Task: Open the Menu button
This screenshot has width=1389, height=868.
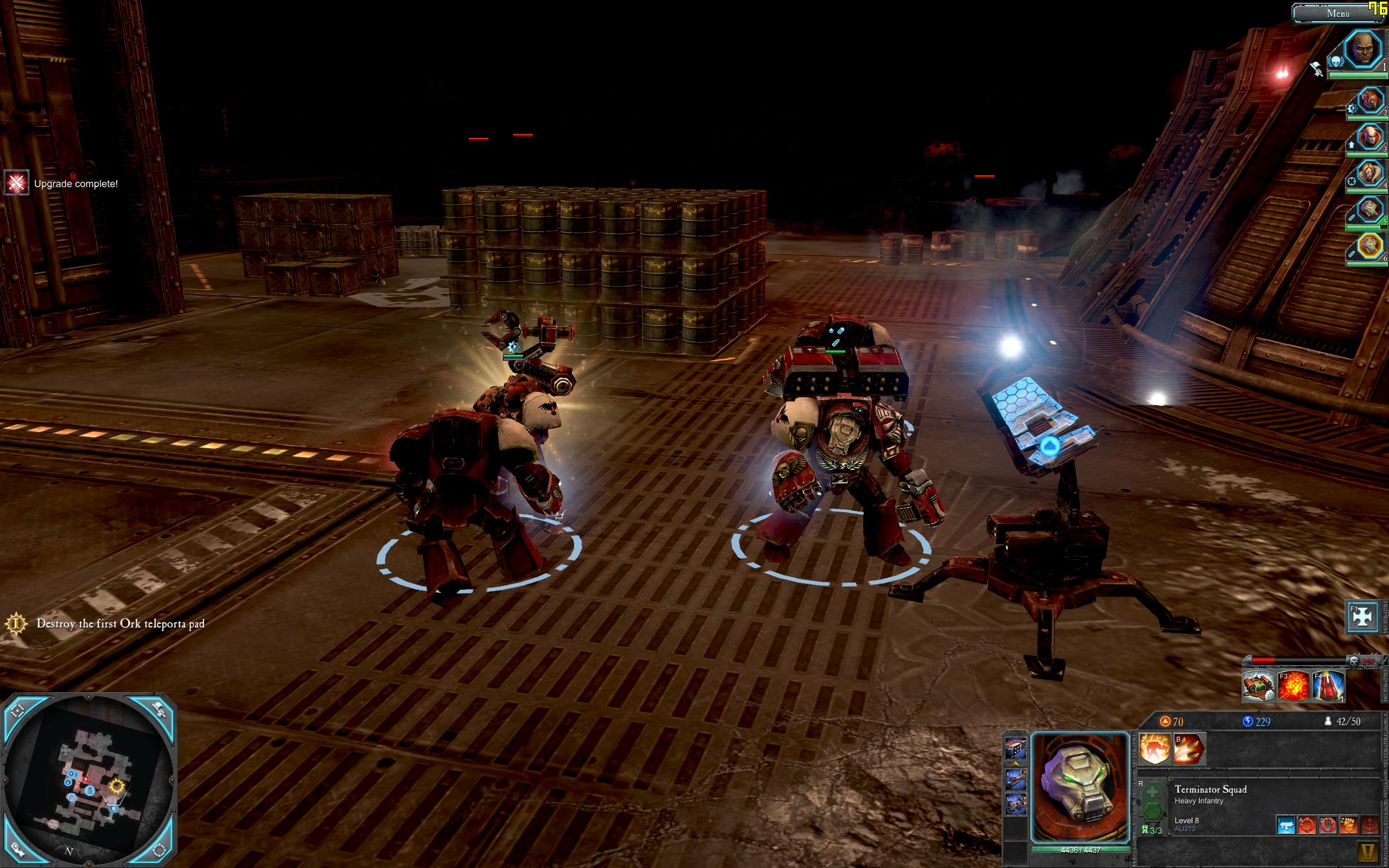Action: [x=1337, y=13]
